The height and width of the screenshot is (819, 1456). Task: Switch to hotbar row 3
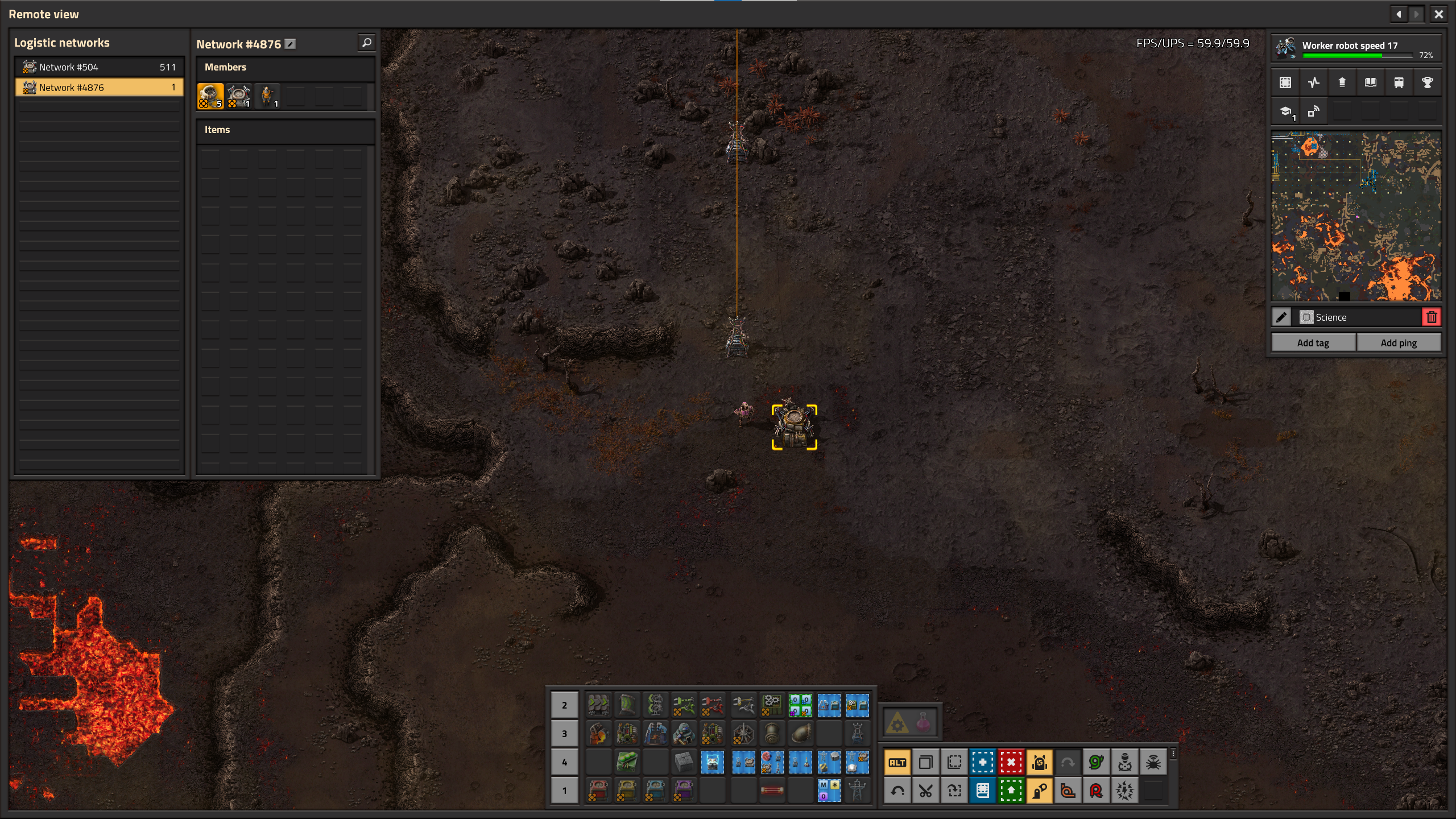click(564, 734)
